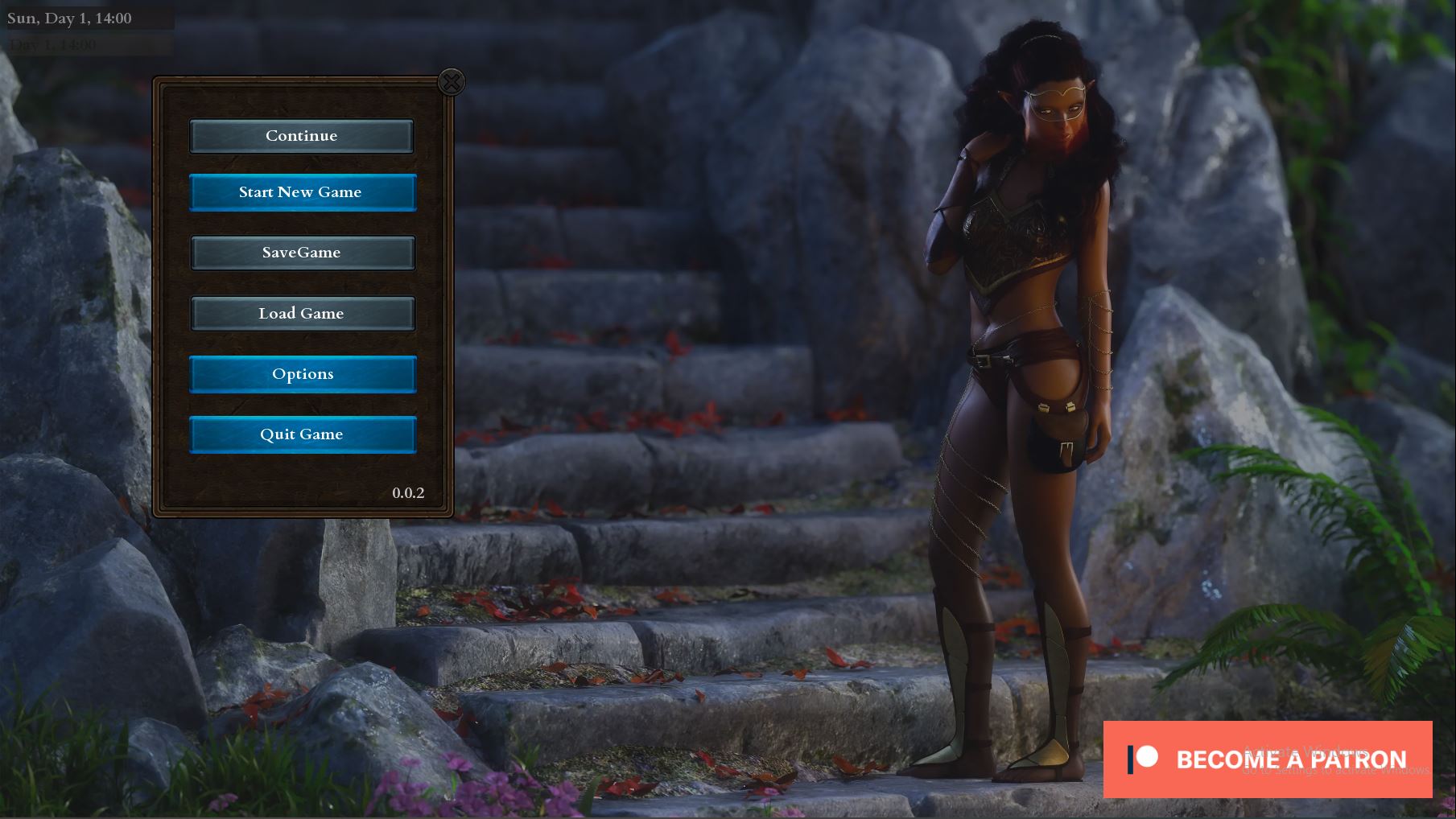This screenshot has width=1456, height=819.
Task: Start a new game
Action: pos(303,192)
